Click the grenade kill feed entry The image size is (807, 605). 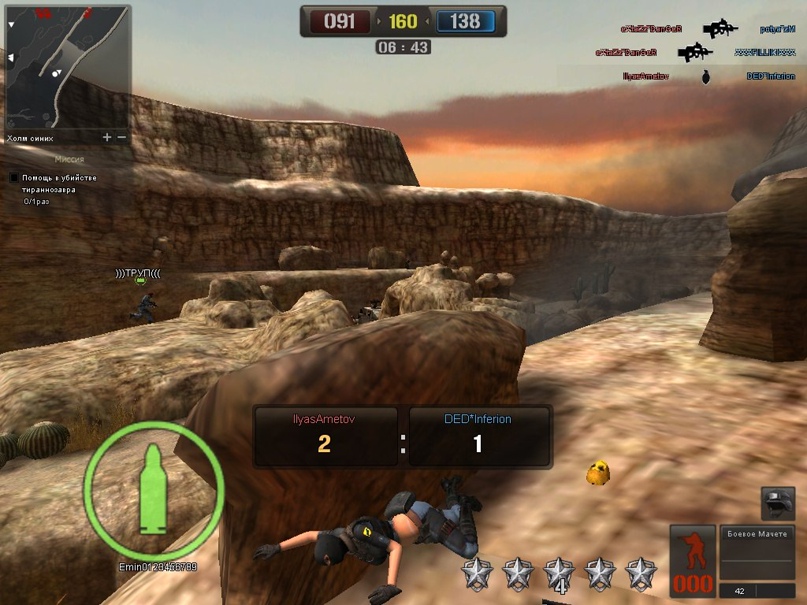pos(705,77)
